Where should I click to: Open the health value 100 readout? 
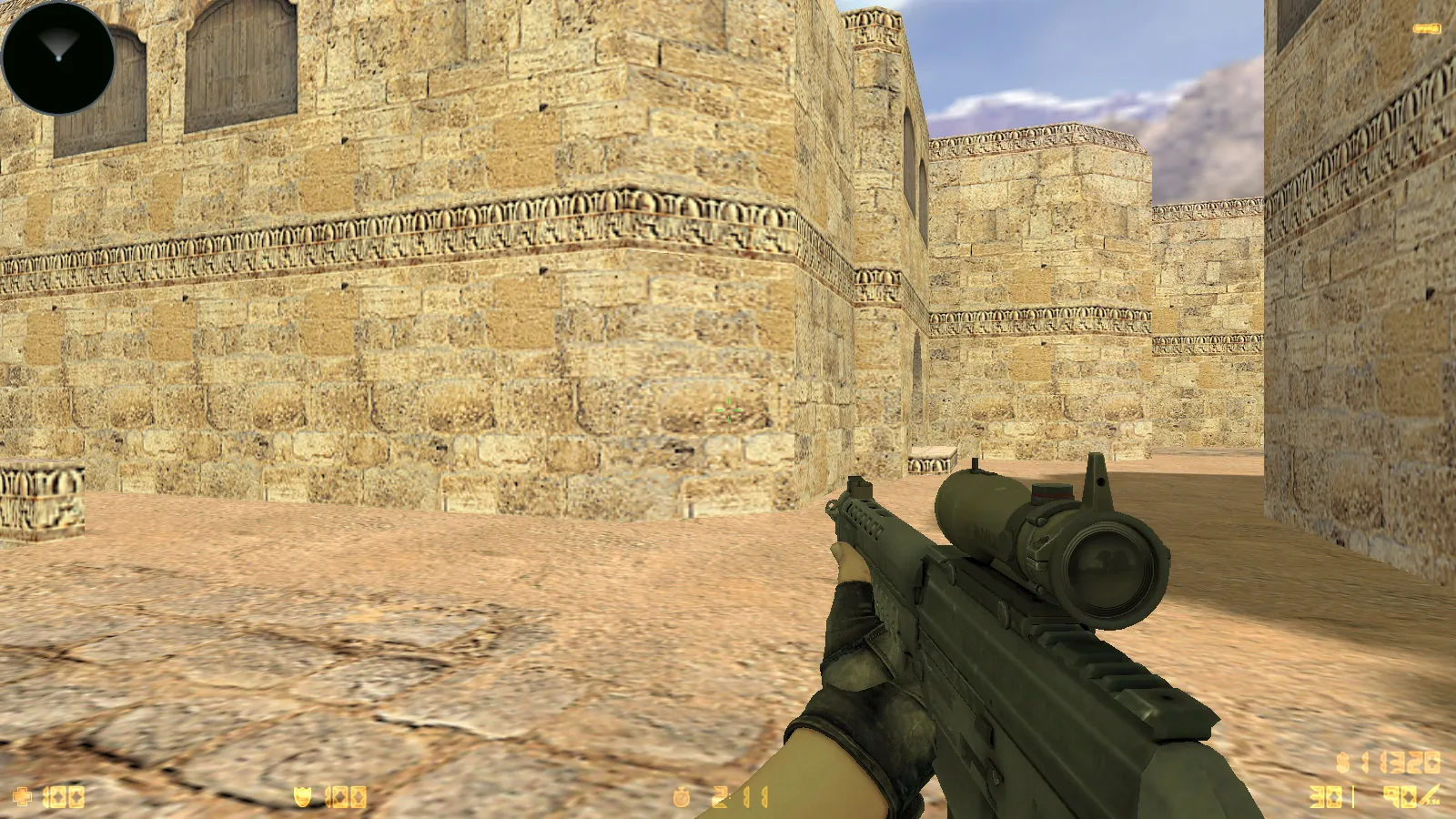(x=64, y=798)
